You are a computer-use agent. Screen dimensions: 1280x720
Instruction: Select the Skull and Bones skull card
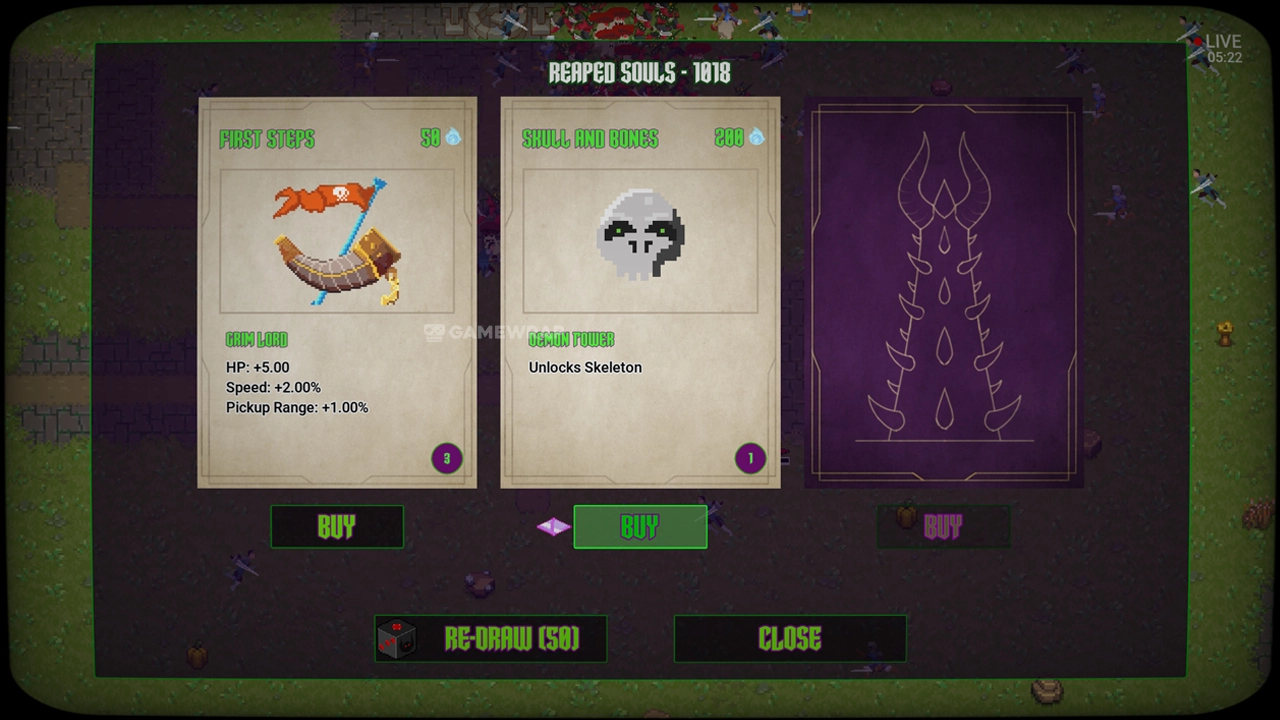tap(640, 292)
